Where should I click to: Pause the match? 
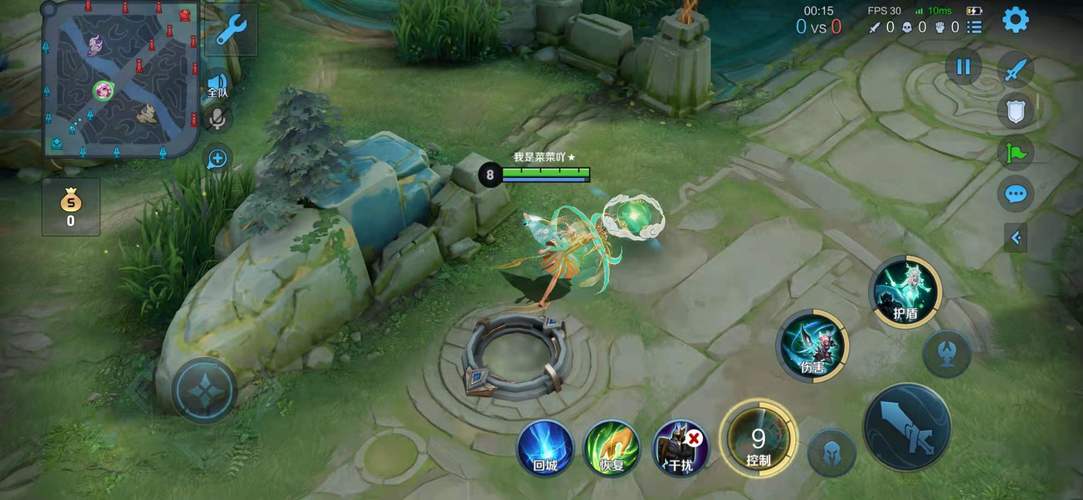[x=963, y=67]
